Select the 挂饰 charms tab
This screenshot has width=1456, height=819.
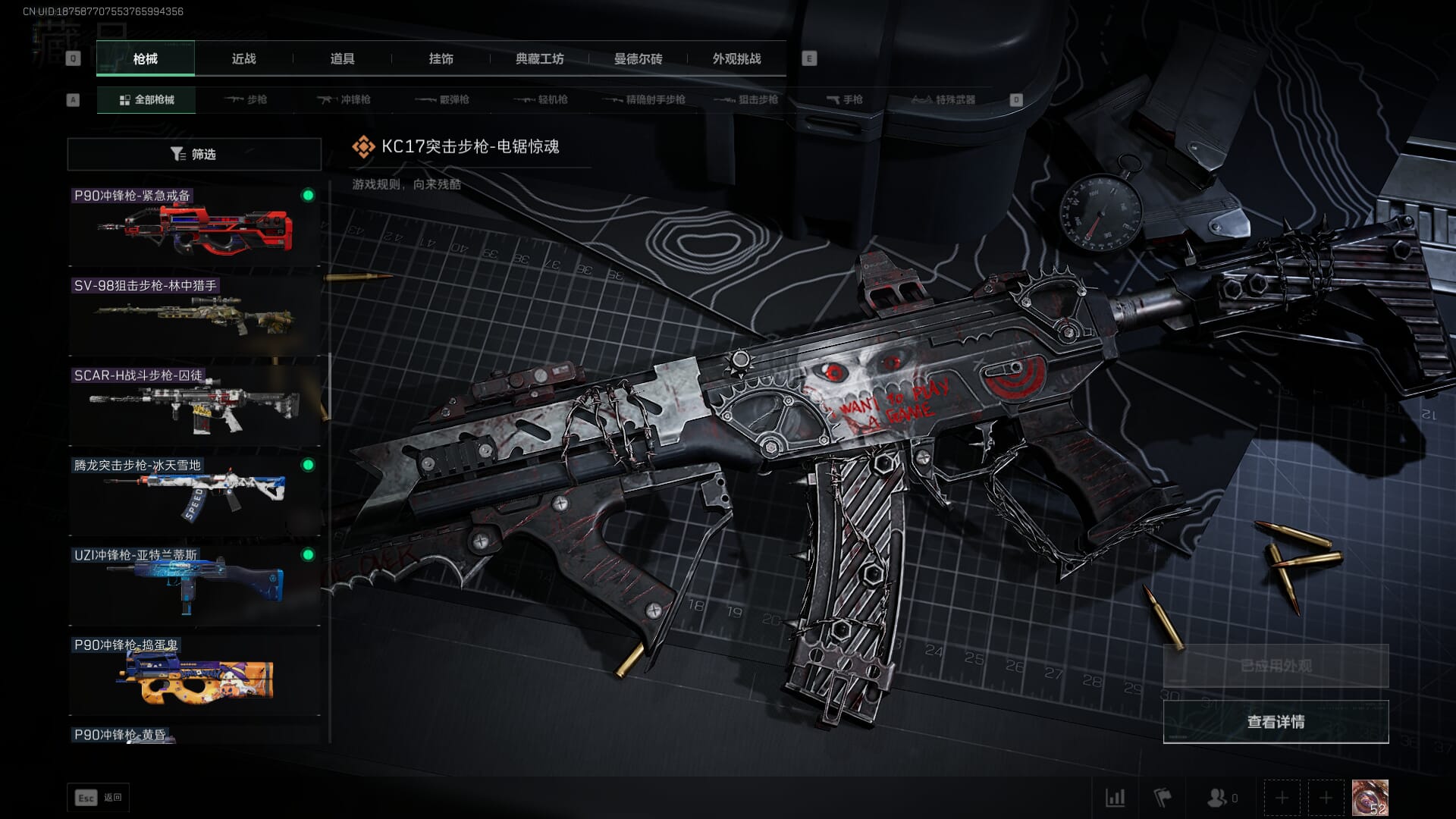[x=441, y=58]
